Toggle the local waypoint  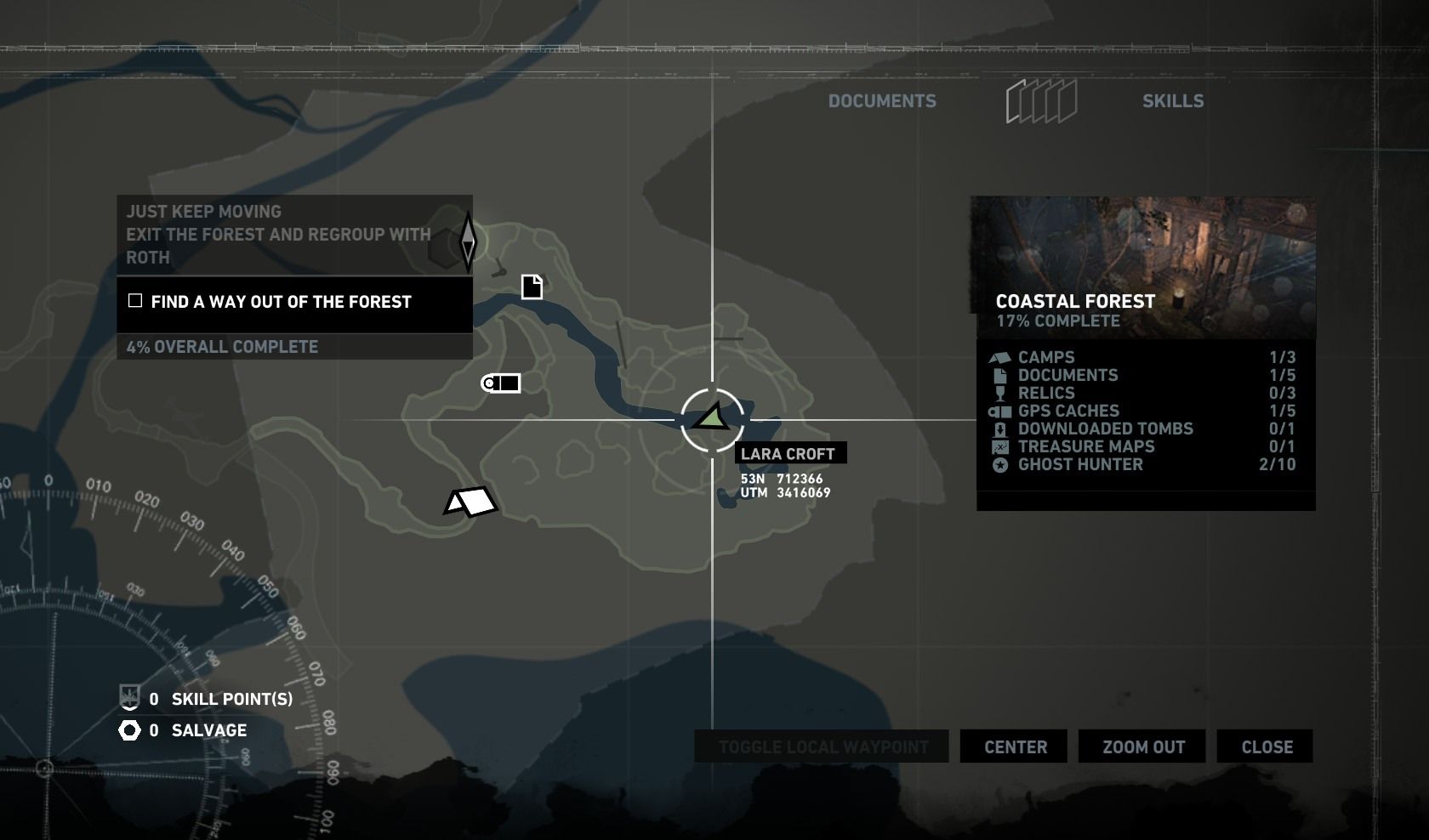click(822, 746)
